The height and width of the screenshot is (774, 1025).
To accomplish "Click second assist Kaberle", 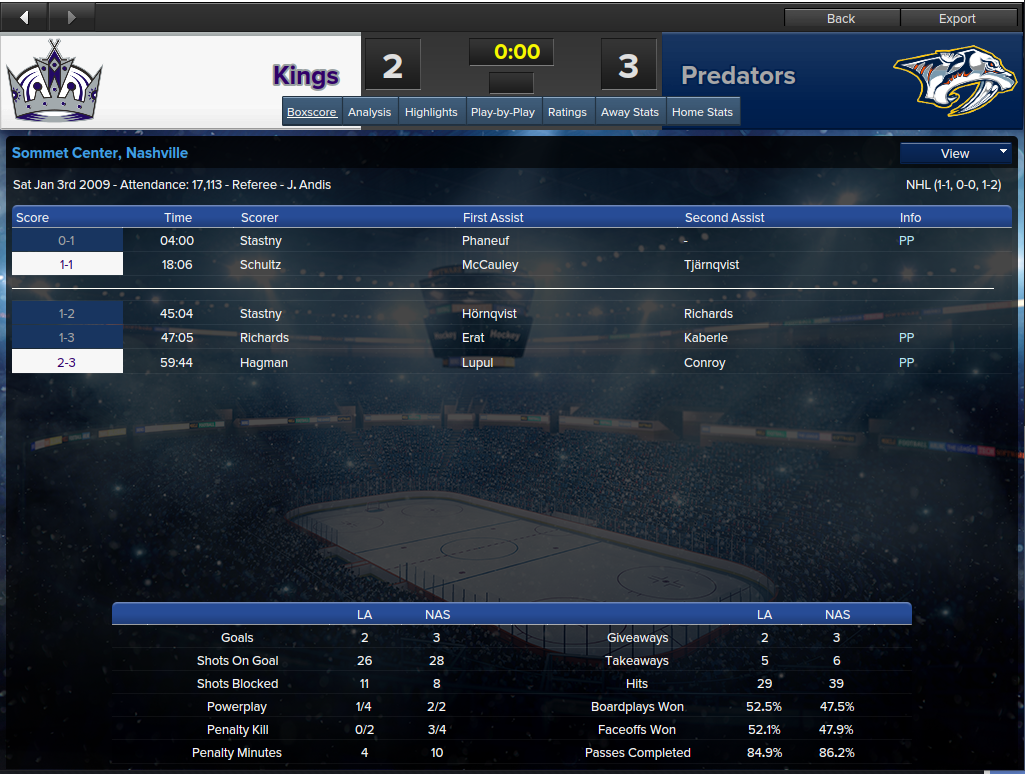I will [706, 338].
